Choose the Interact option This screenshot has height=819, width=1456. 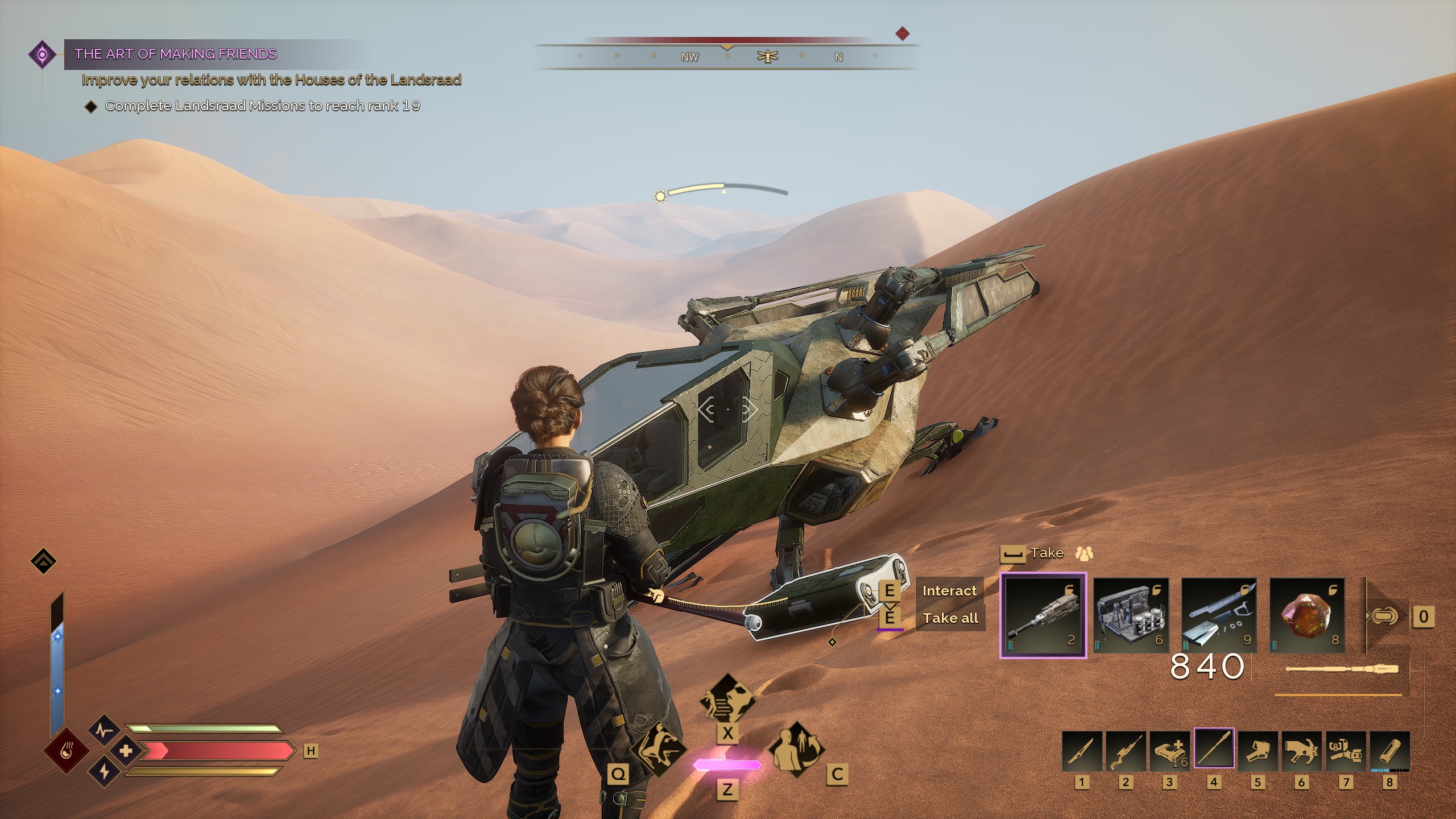click(949, 591)
